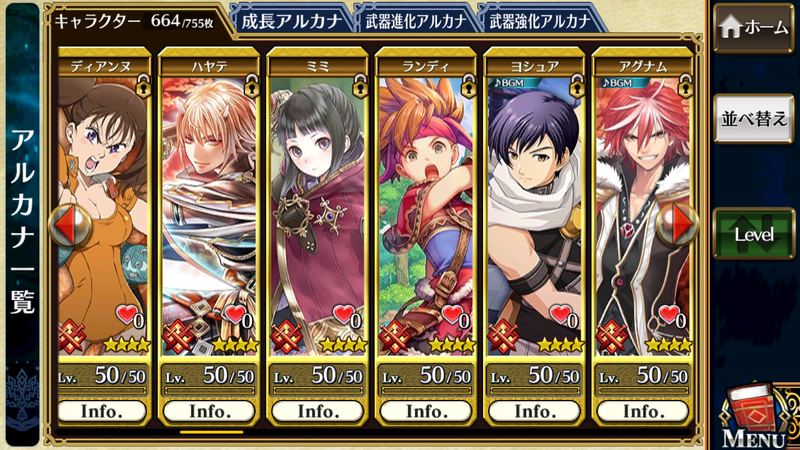Go to the ホーム home screen
Viewport: 800px width, 450px height.
(x=755, y=29)
